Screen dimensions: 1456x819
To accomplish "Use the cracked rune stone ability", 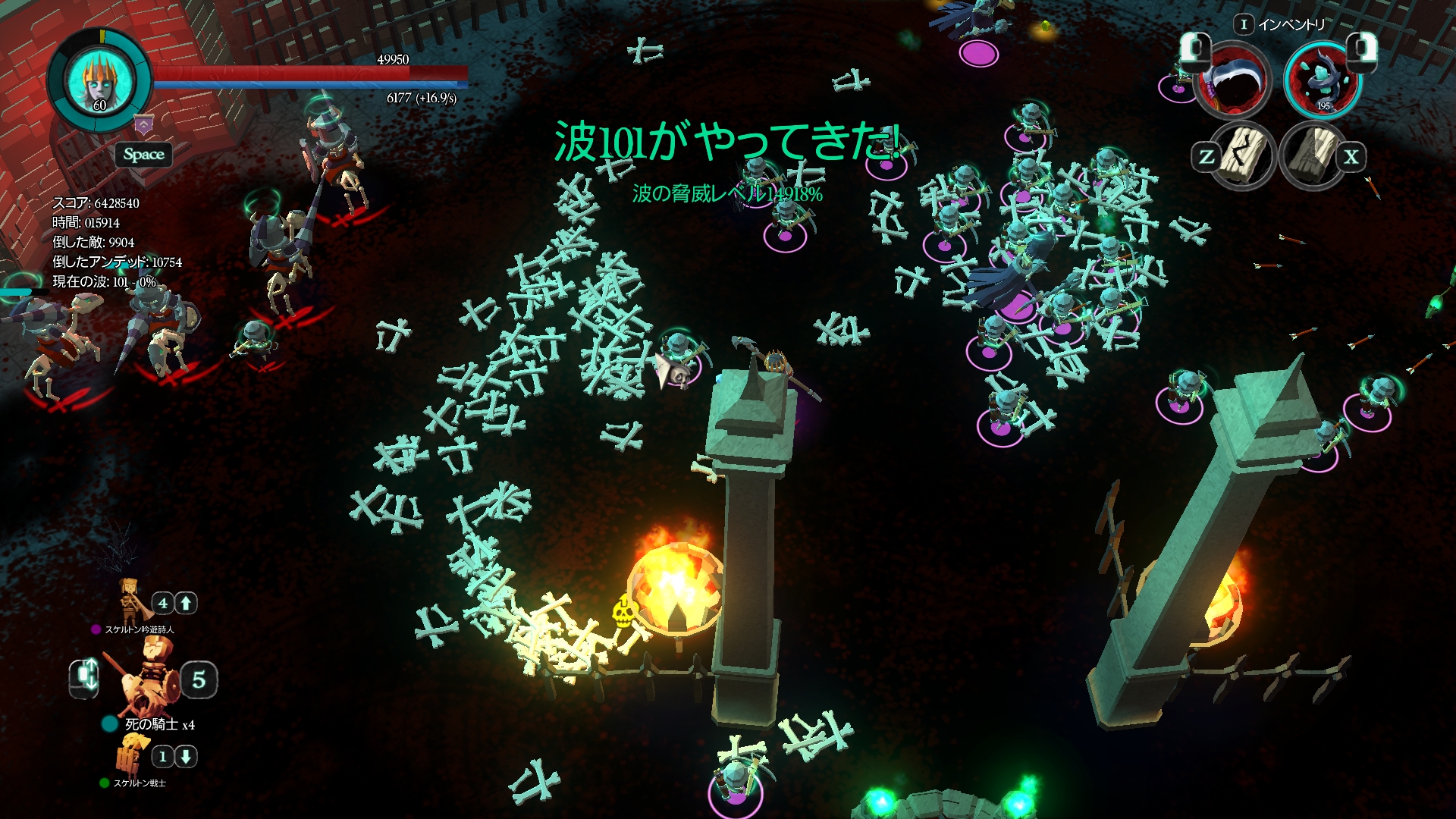I will point(1243,155).
